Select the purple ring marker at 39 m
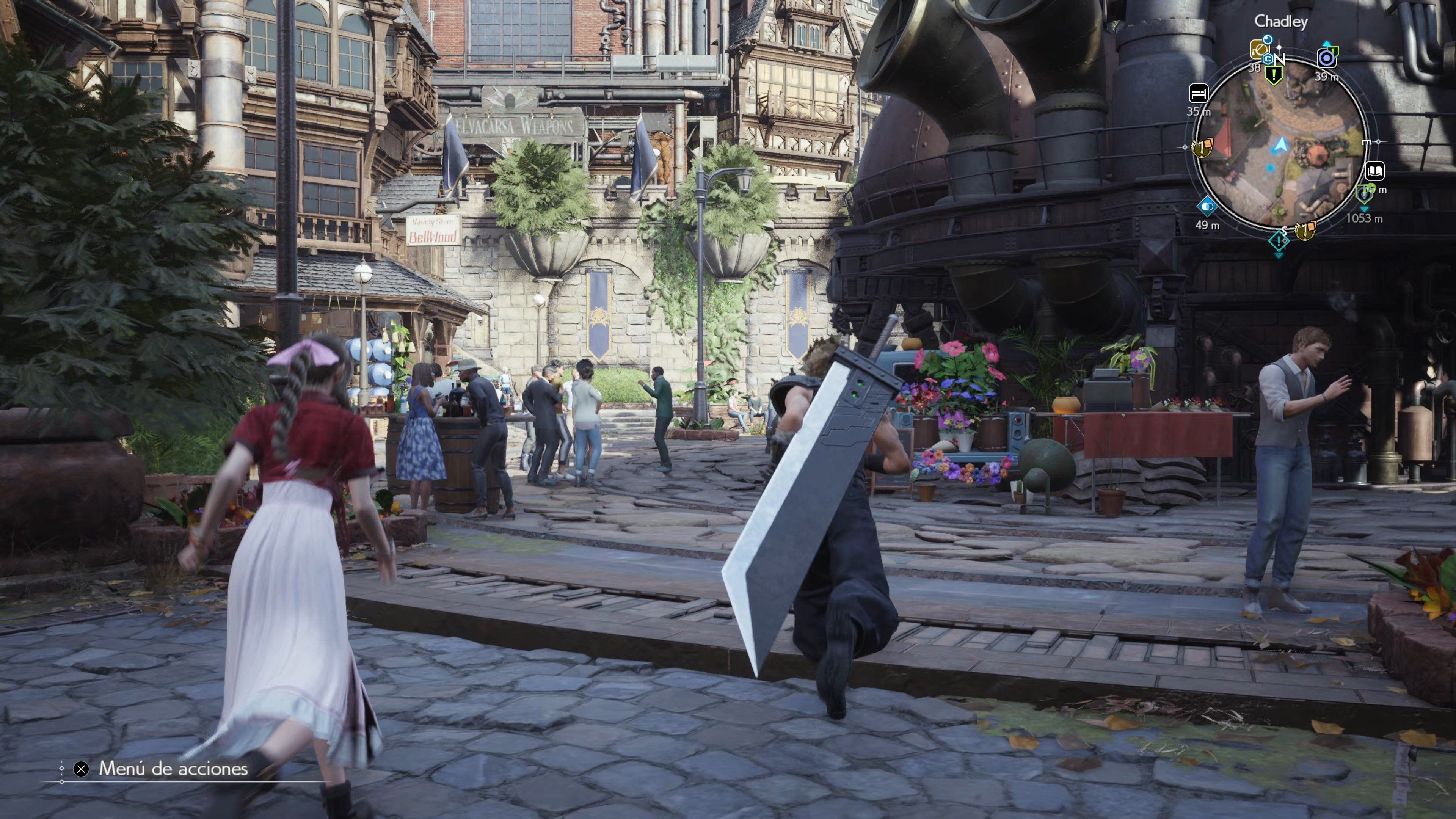This screenshot has height=819, width=1456. [1326, 58]
